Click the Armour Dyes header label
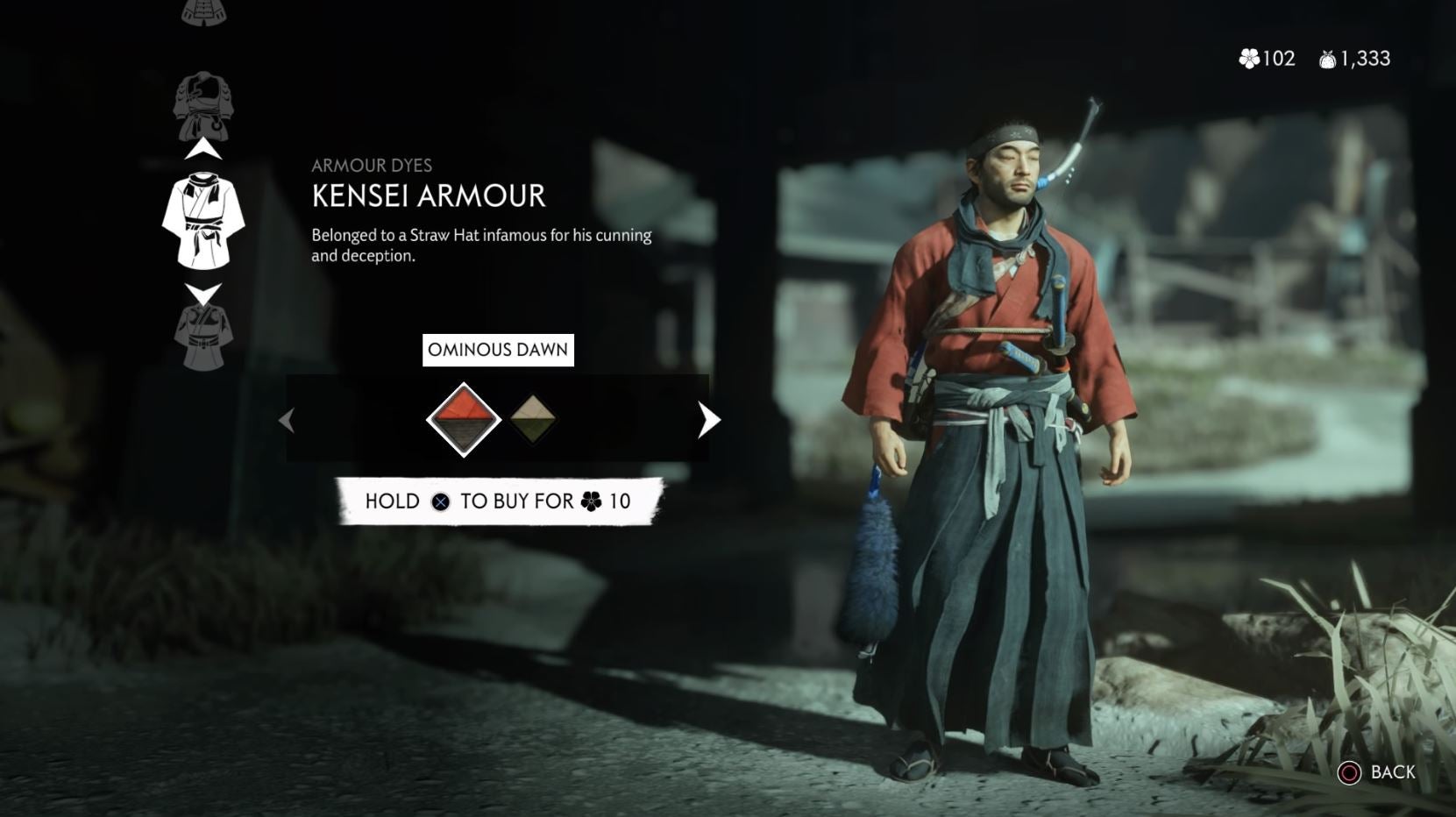The height and width of the screenshot is (817, 1456). coord(373,165)
